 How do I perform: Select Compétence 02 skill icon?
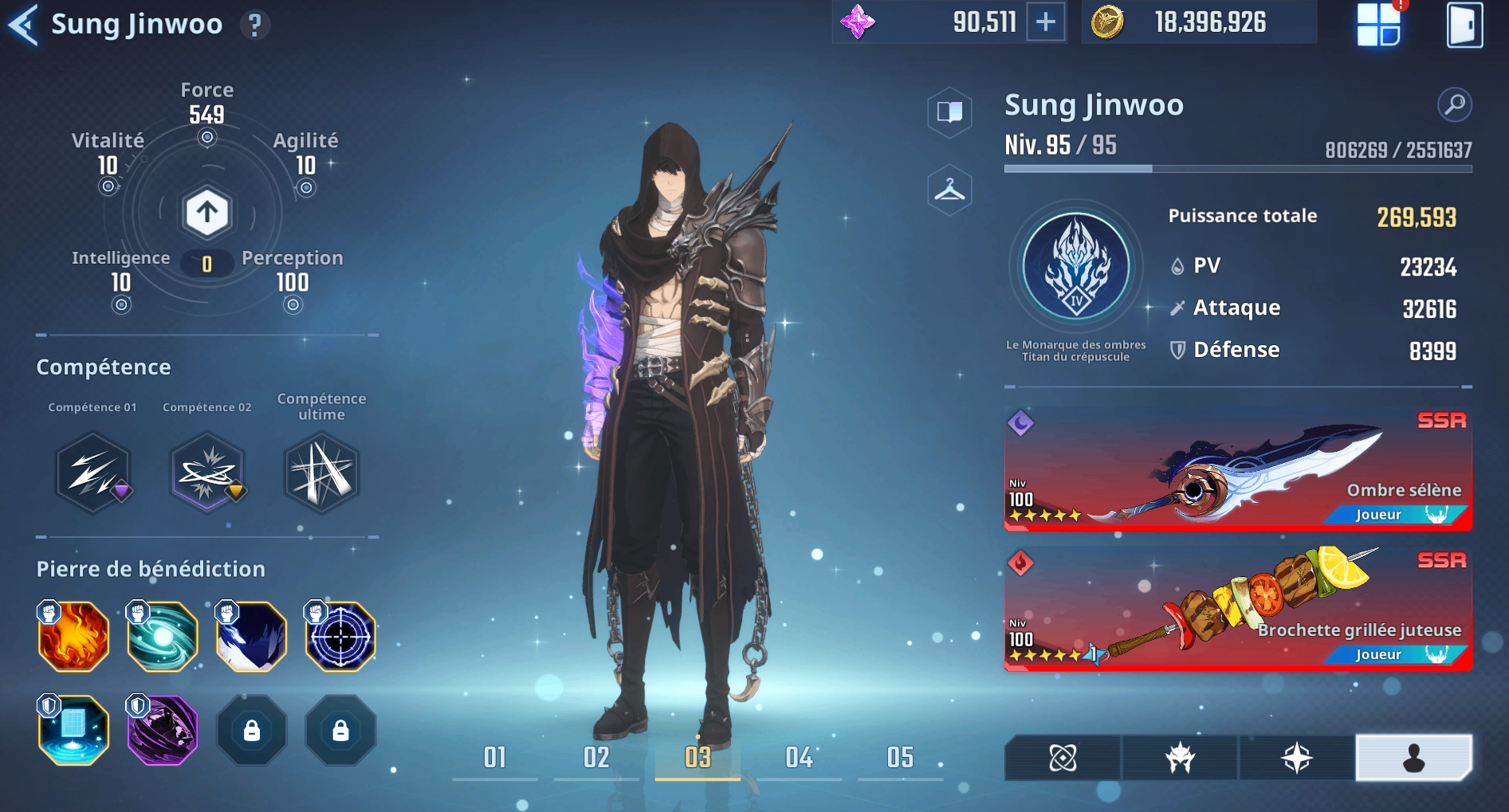click(206, 472)
